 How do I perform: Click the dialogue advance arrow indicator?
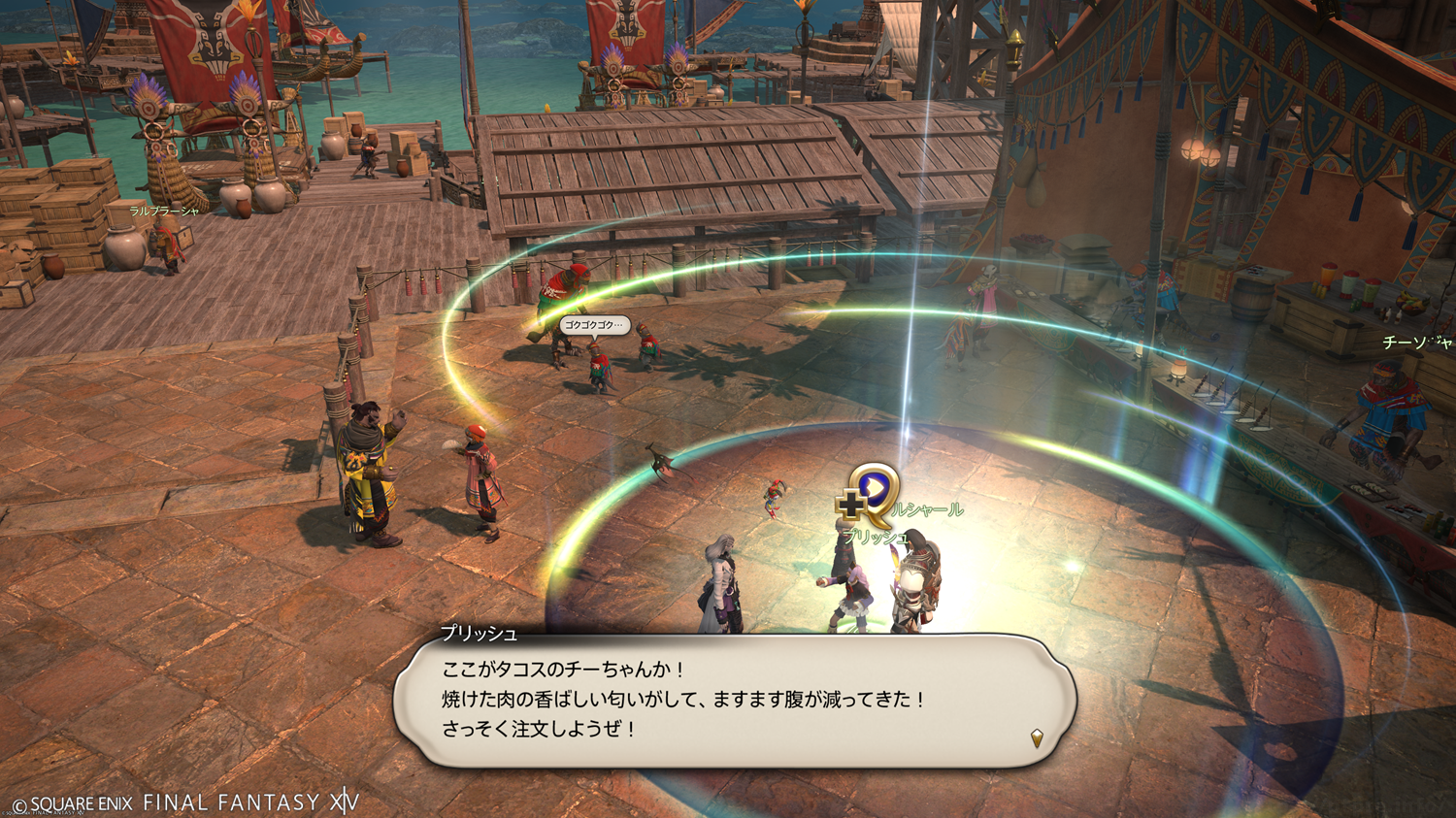pos(1037,738)
